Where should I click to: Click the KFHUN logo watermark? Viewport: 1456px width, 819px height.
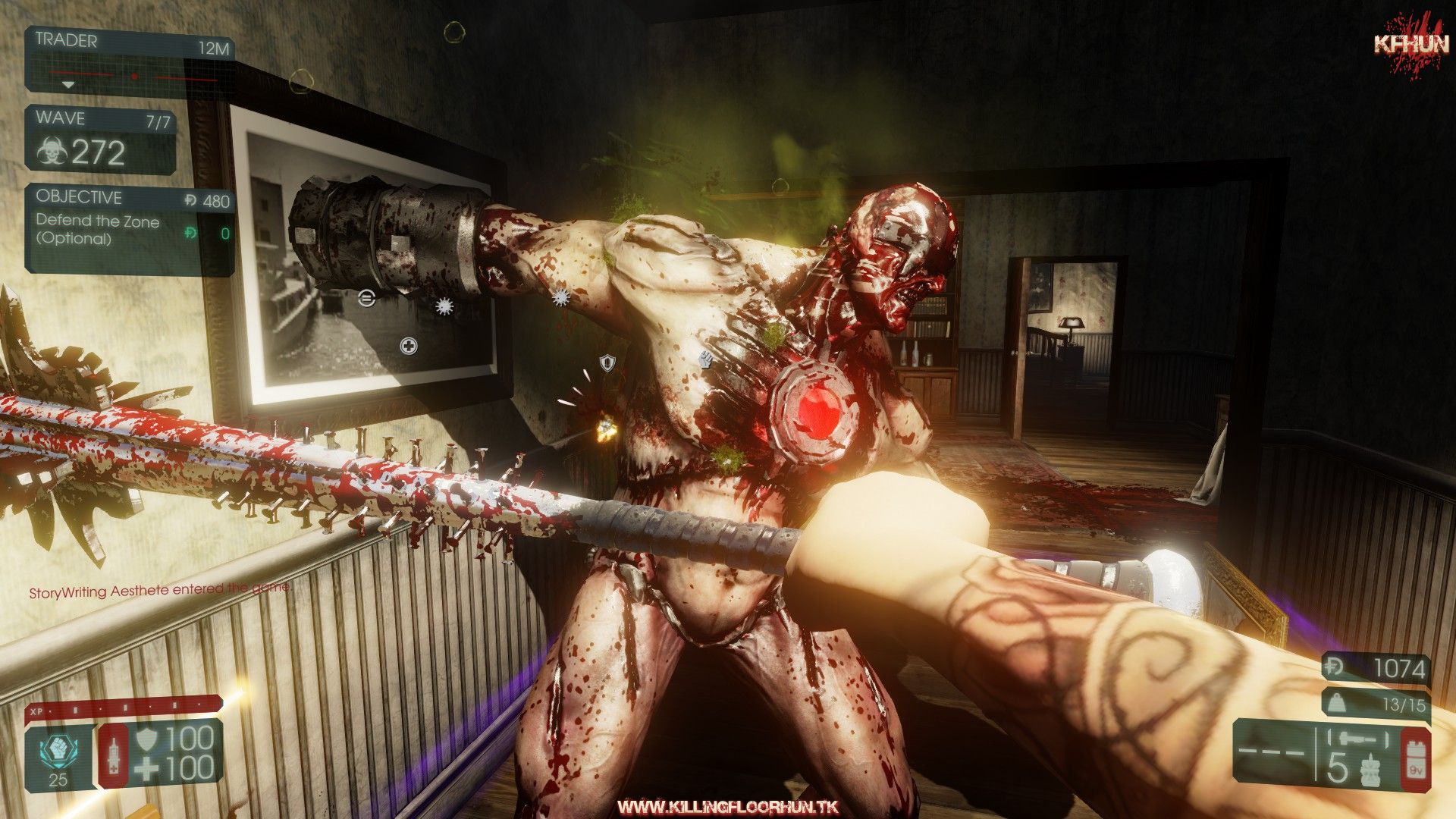click(x=1411, y=46)
